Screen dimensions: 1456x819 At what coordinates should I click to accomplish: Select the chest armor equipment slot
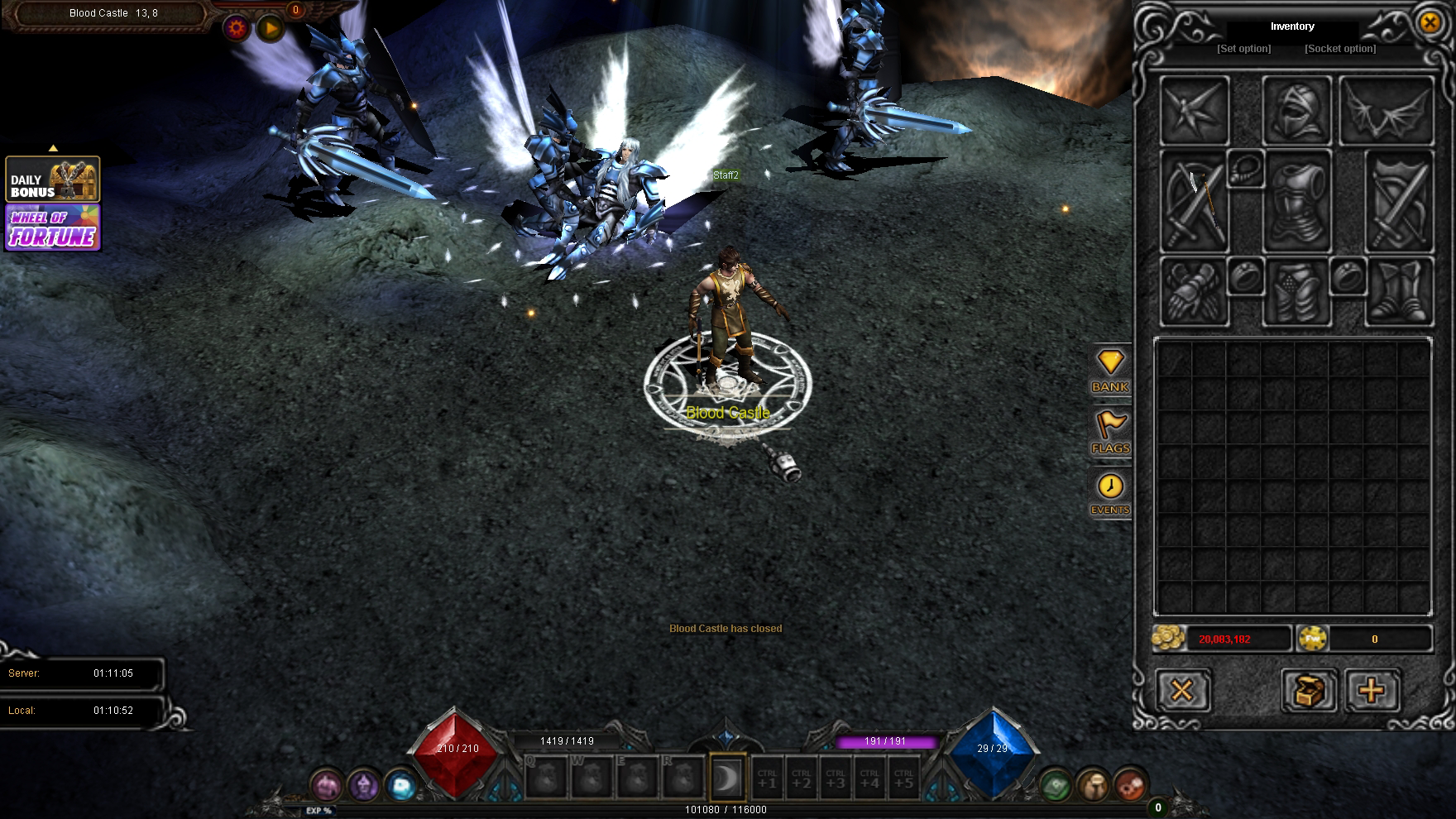click(x=1296, y=201)
